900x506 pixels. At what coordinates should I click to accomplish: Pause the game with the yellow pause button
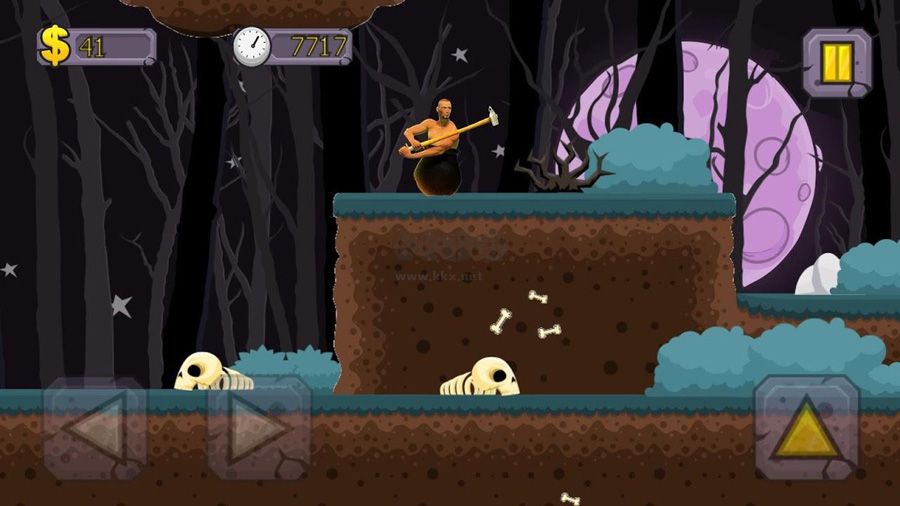coord(837,62)
